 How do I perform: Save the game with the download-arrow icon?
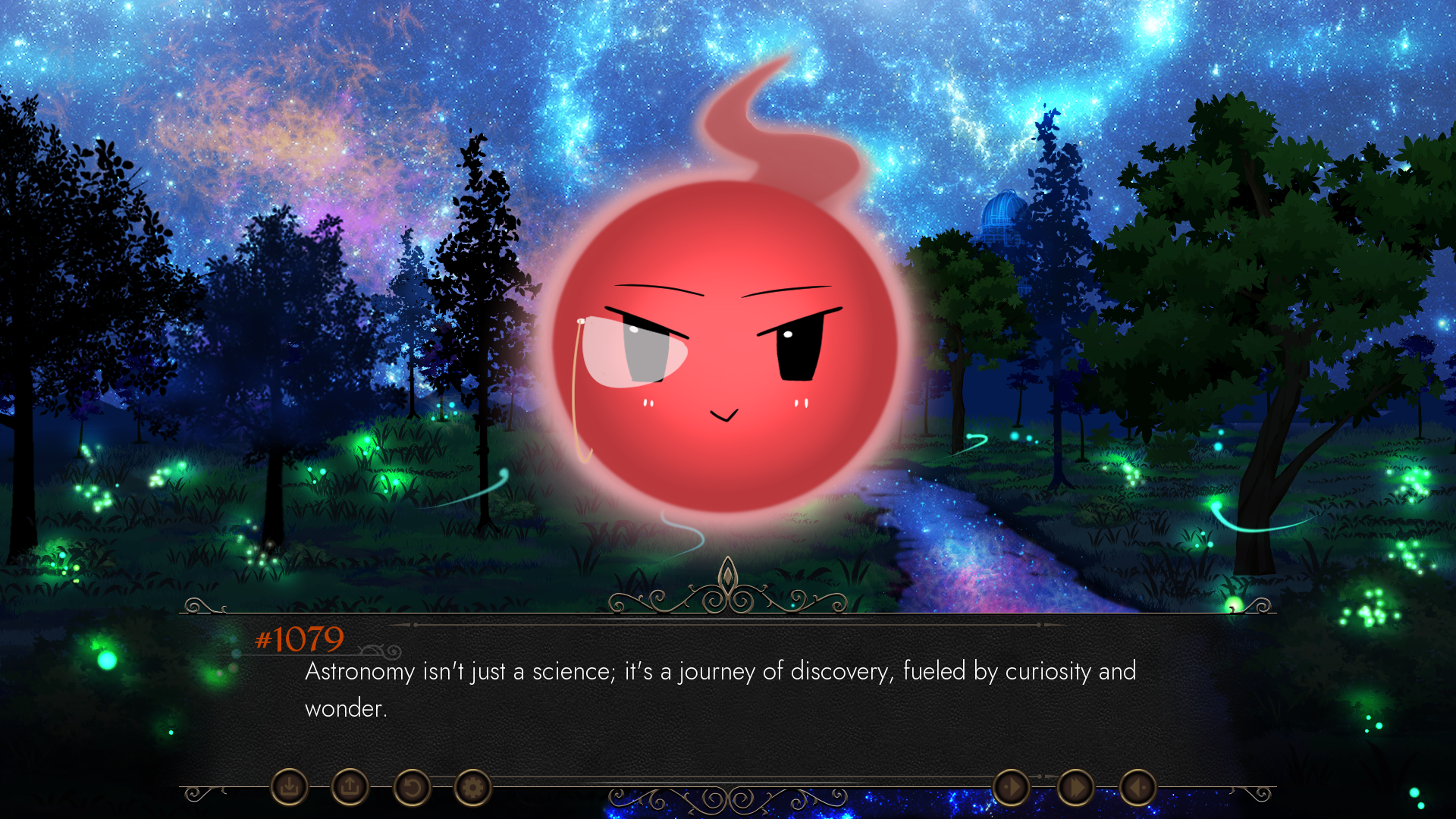point(290,788)
